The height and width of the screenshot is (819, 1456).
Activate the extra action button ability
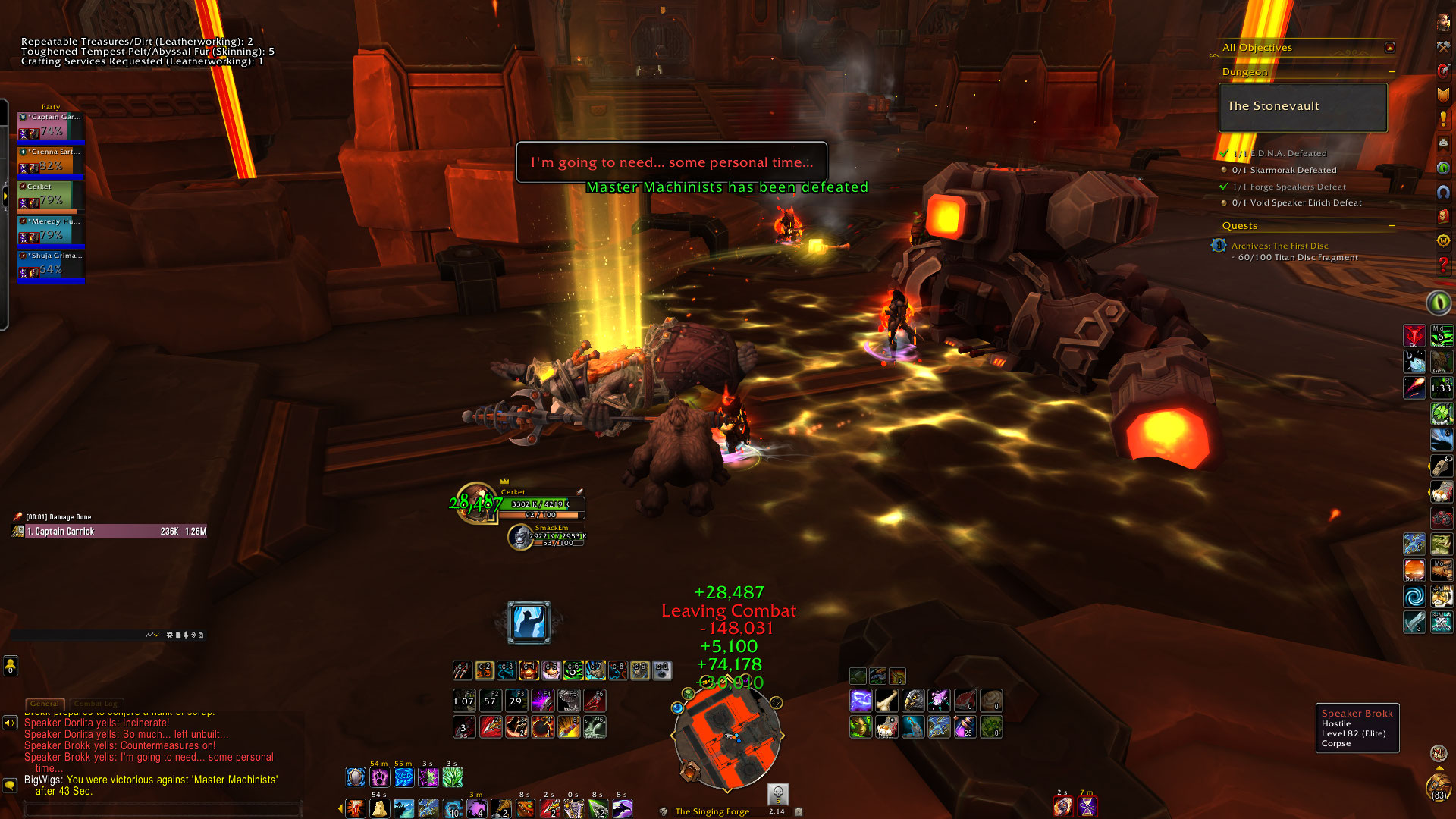[x=529, y=623]
